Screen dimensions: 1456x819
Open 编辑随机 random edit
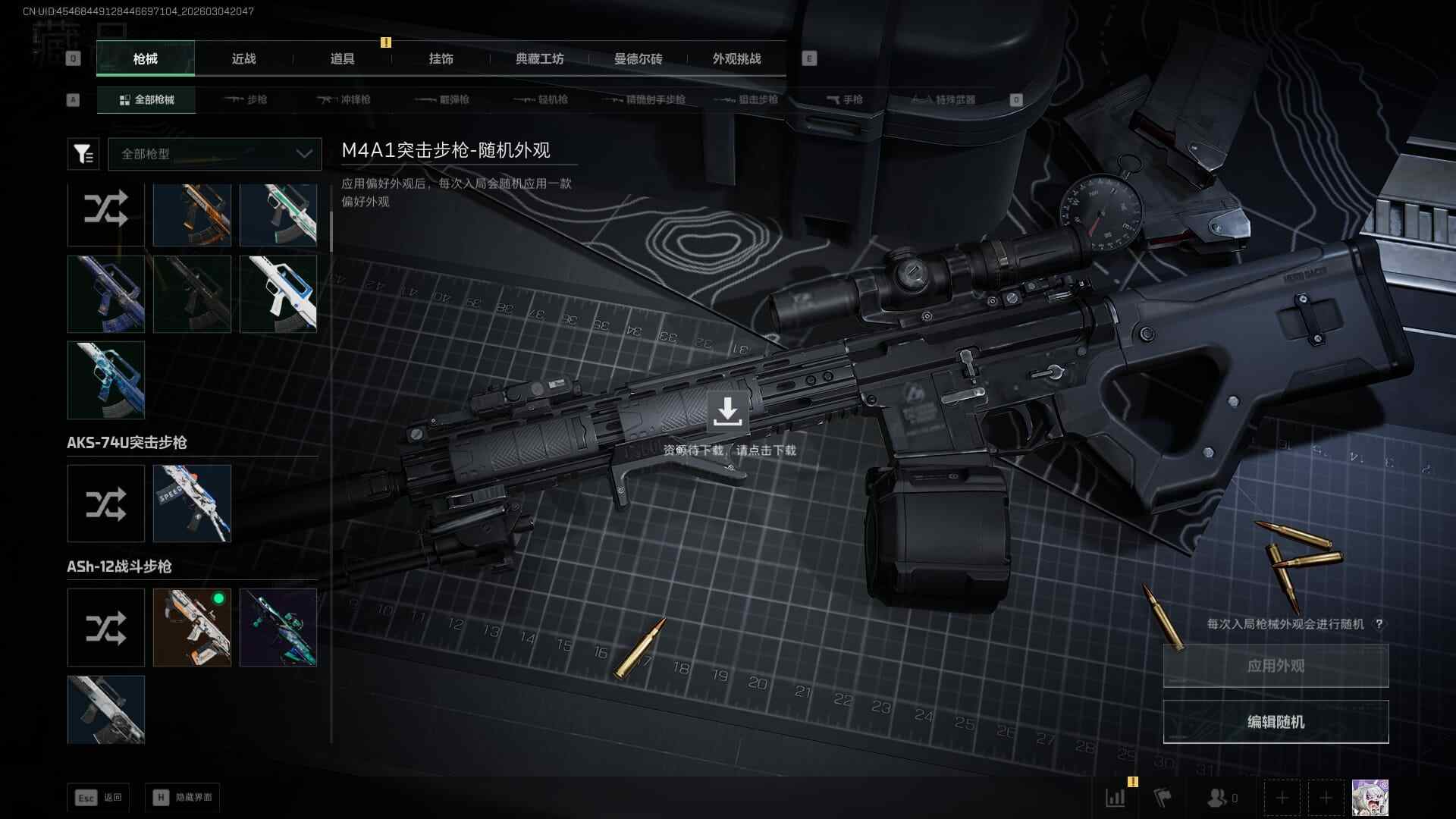(x=1276, y=722)
